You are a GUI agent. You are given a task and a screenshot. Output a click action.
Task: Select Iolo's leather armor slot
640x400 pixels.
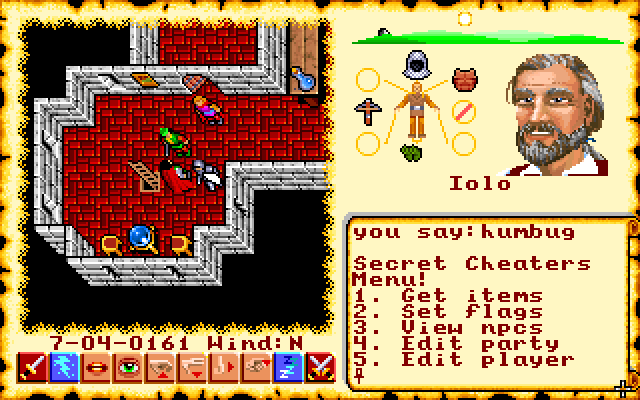point(462,77)
